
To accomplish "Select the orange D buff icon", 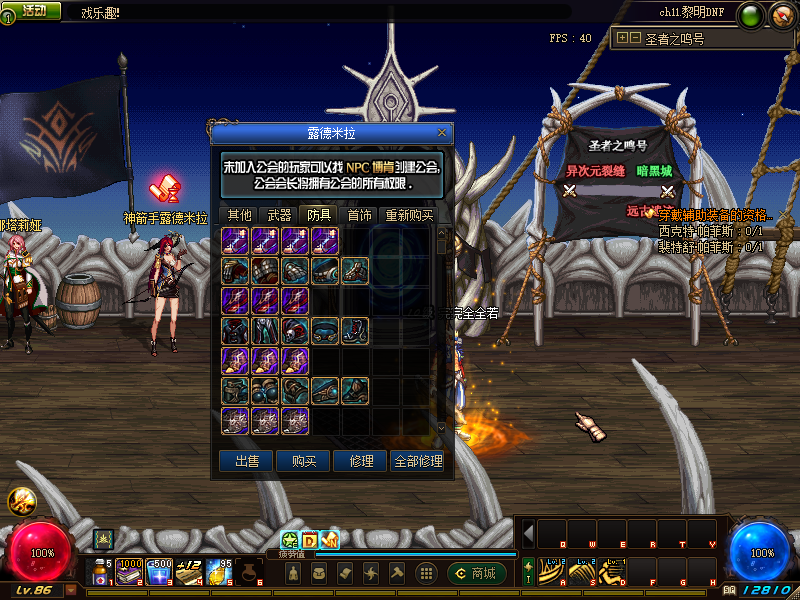I will pos(309,540).
